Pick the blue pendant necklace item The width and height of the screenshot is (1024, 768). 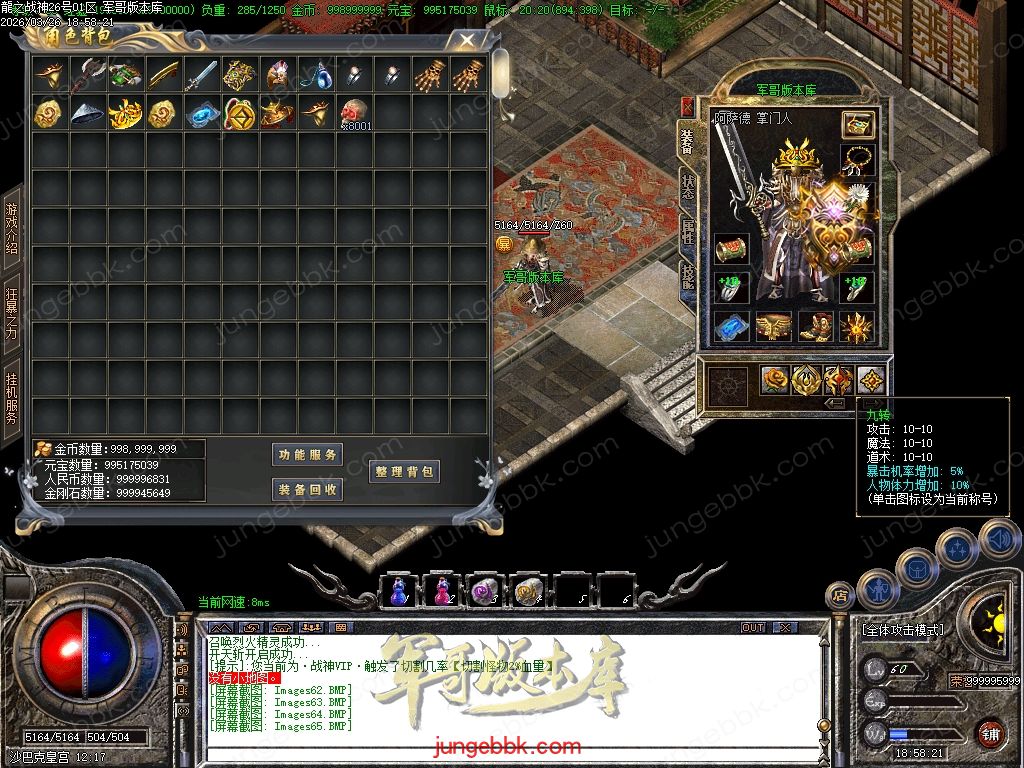(x=316, y=75)
